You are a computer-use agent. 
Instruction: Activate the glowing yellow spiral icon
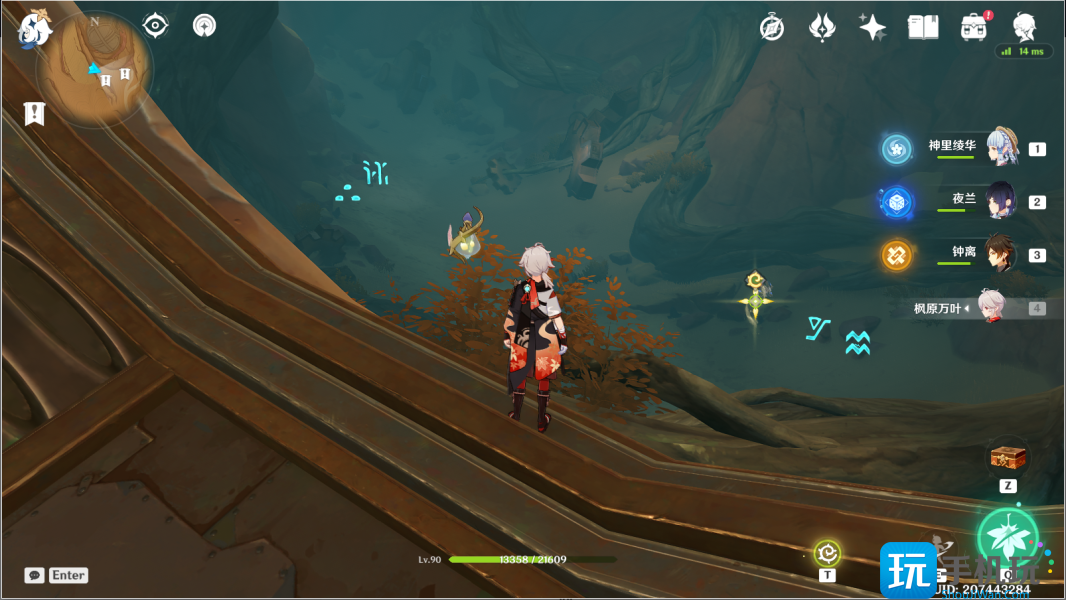(827, 552)
